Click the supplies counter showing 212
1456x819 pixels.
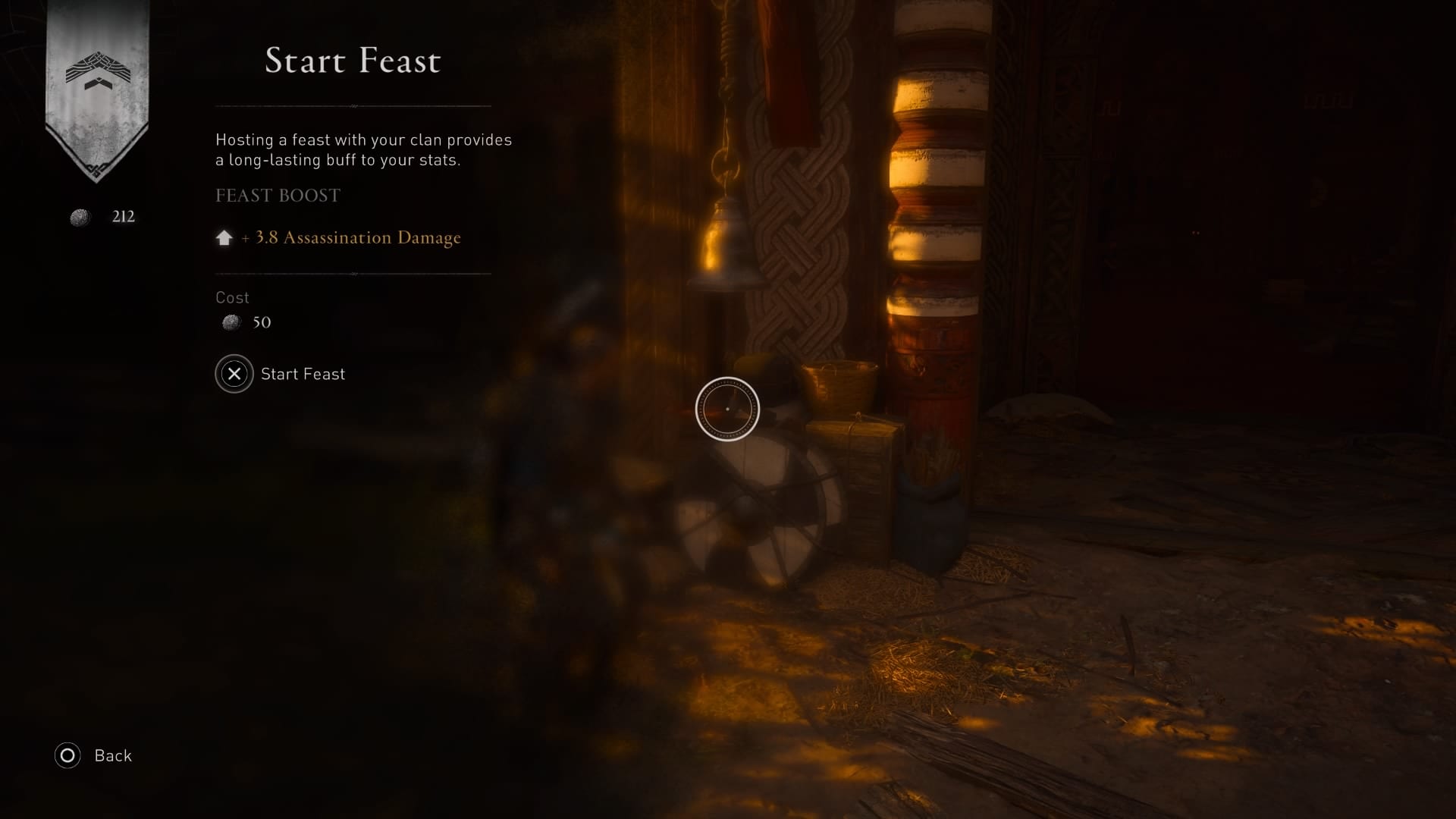pyautogui.click(x=124, y=216)
